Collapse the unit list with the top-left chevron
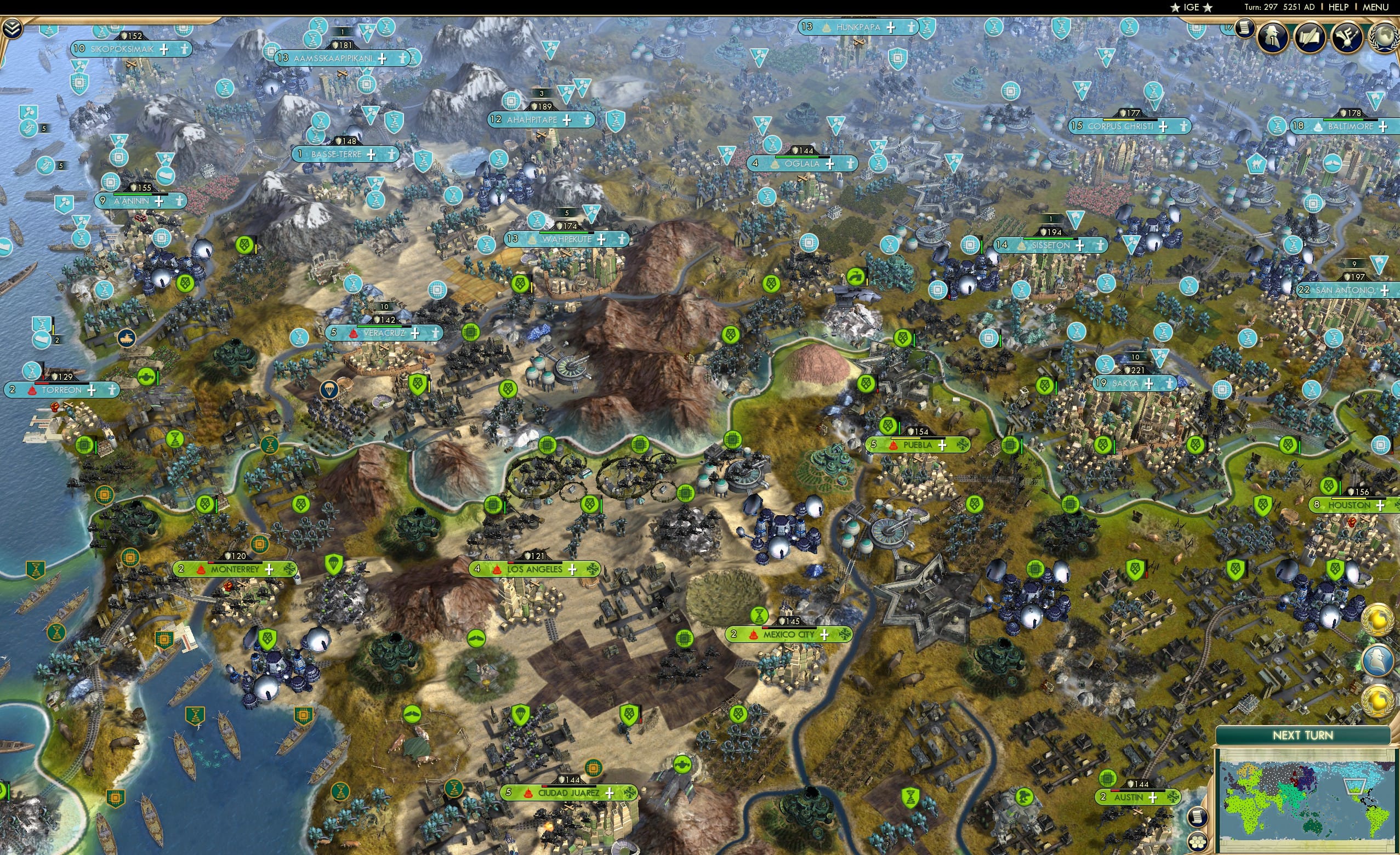The image size is (1400, 855). [x=13, y=29]
